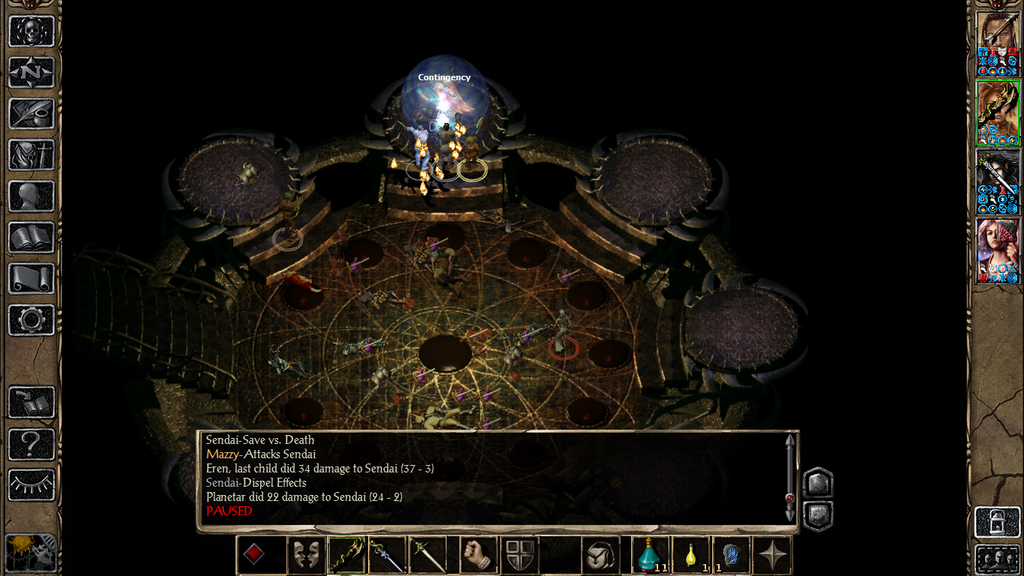Activate the thieving masks action button
This screenshot has height=576, width=1024.
pyautogui.click(x=305, y=555)
